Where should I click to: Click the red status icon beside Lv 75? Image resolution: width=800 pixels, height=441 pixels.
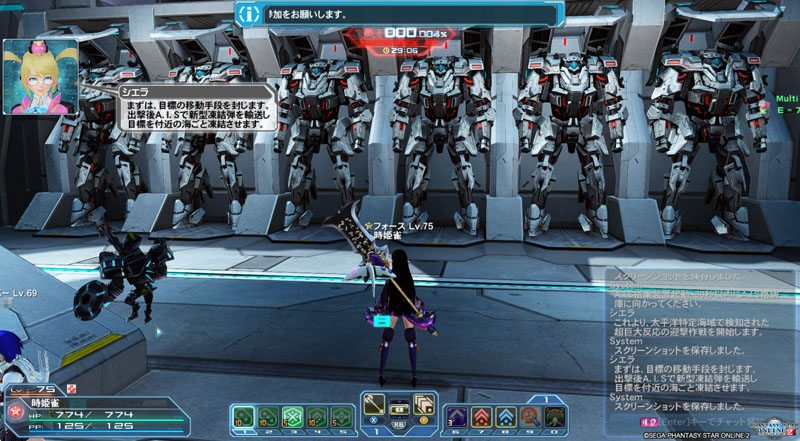coord(70,388)
